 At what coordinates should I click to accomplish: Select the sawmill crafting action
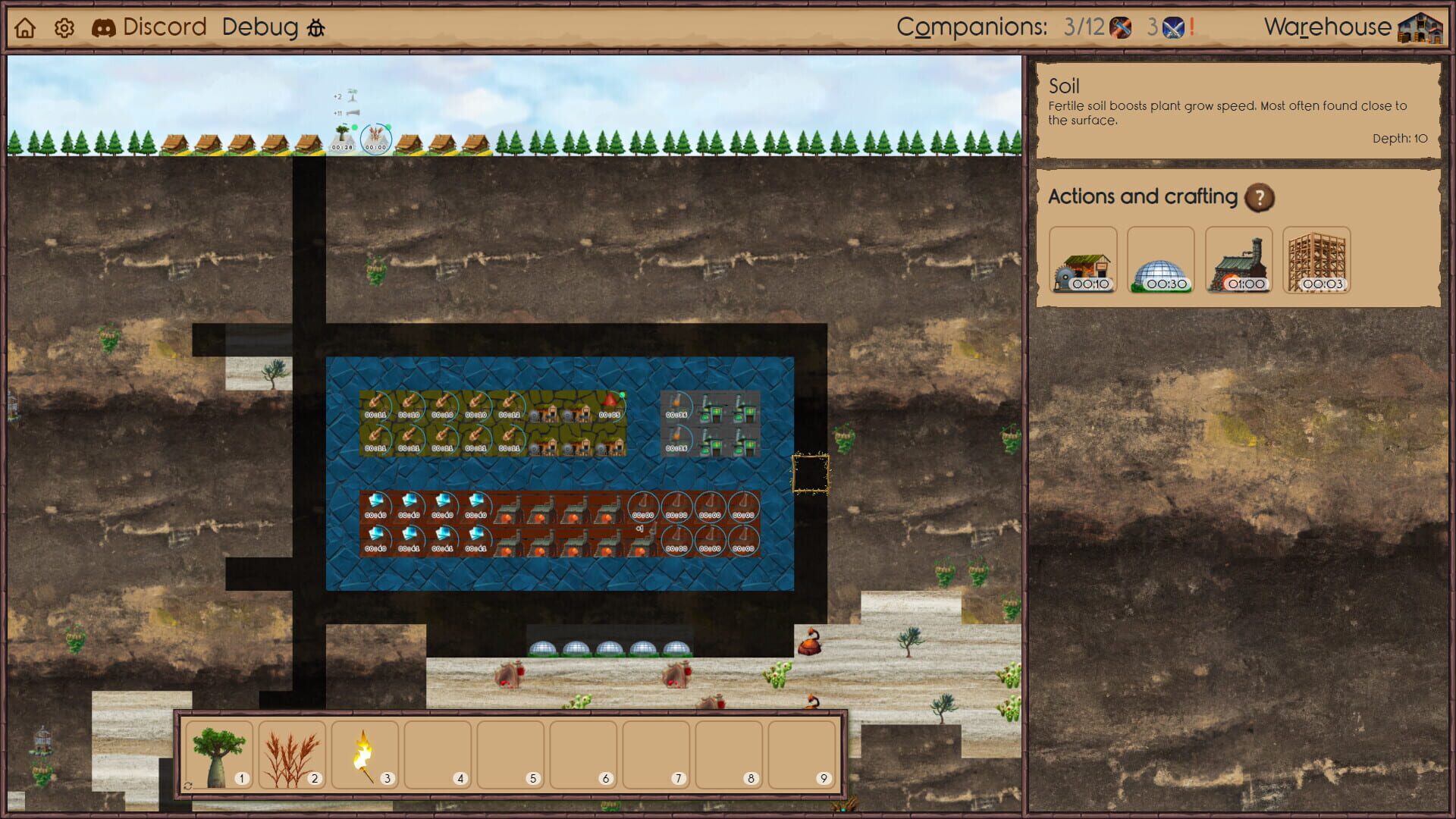1083,262
